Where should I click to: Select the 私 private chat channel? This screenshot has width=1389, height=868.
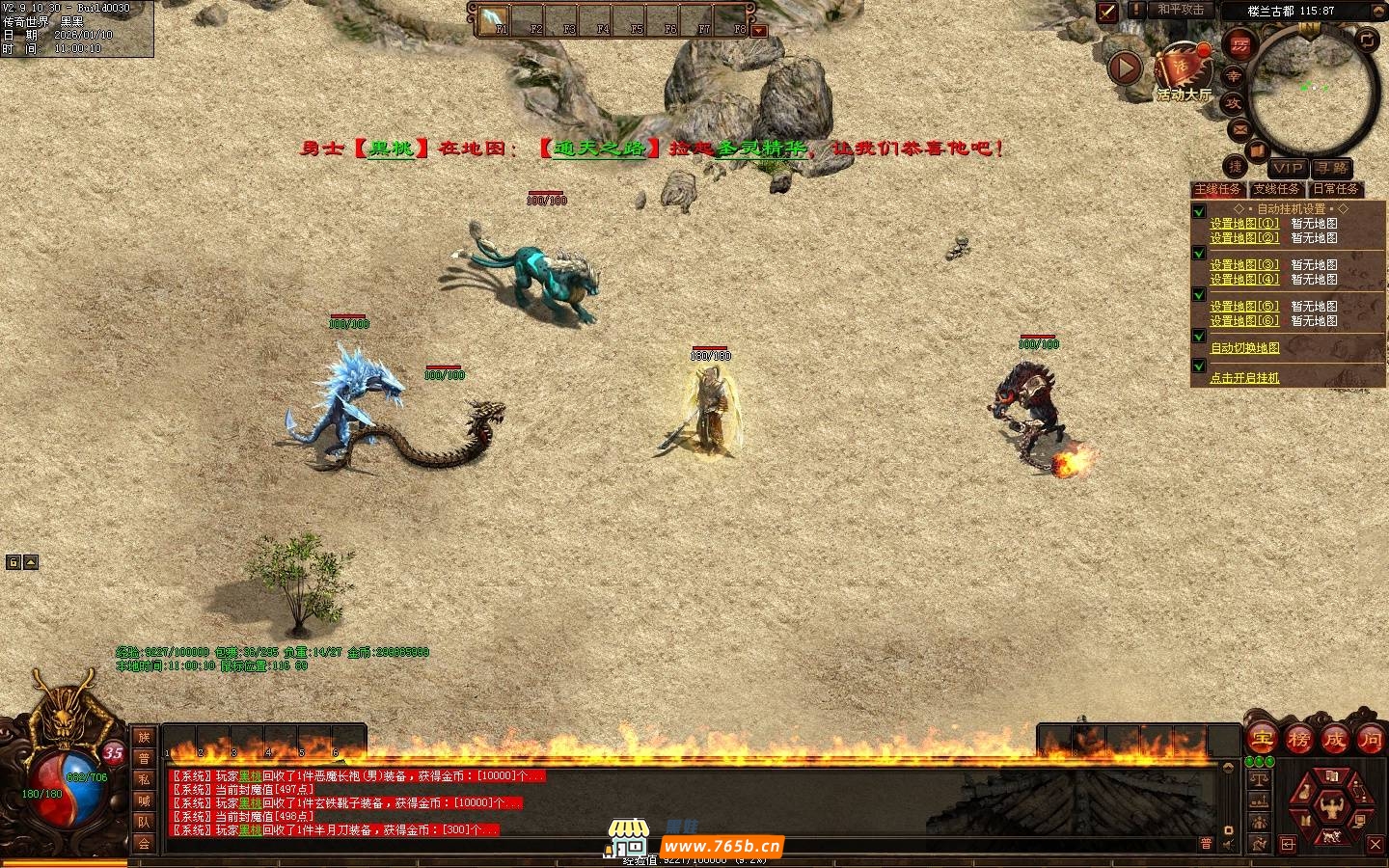[x=144, y=779]
